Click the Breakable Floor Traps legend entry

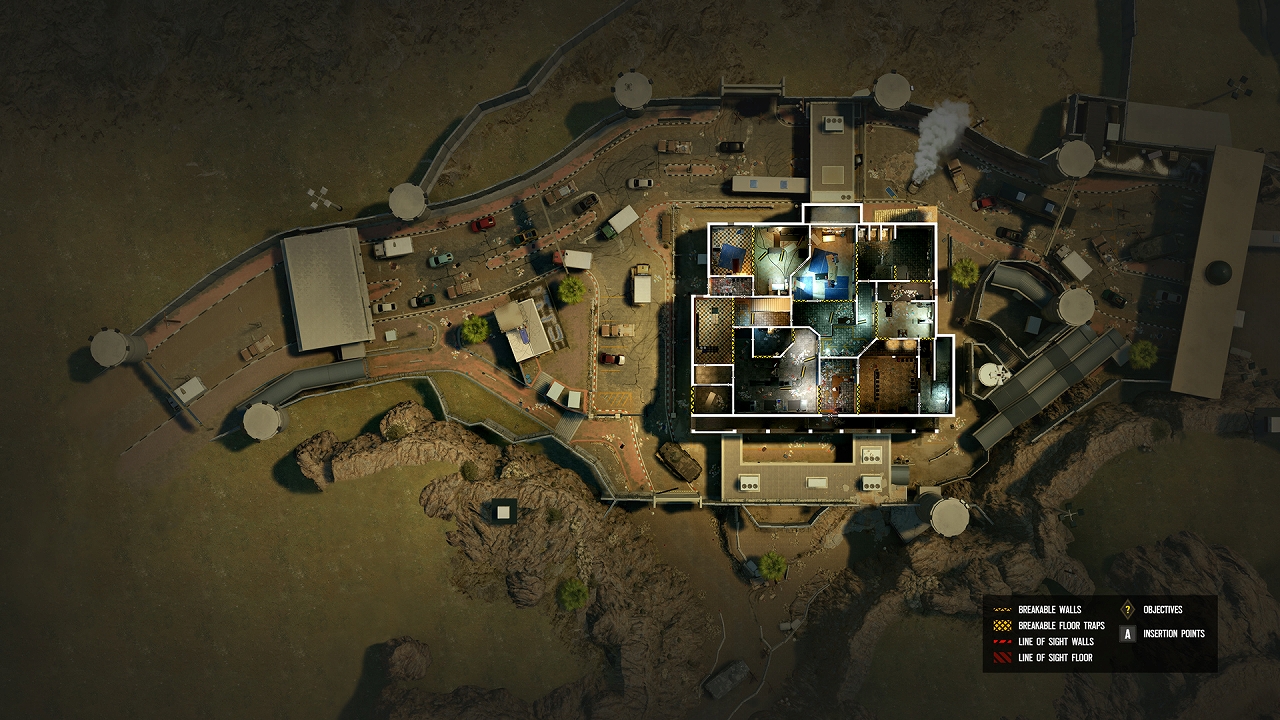click(1061, 626)
